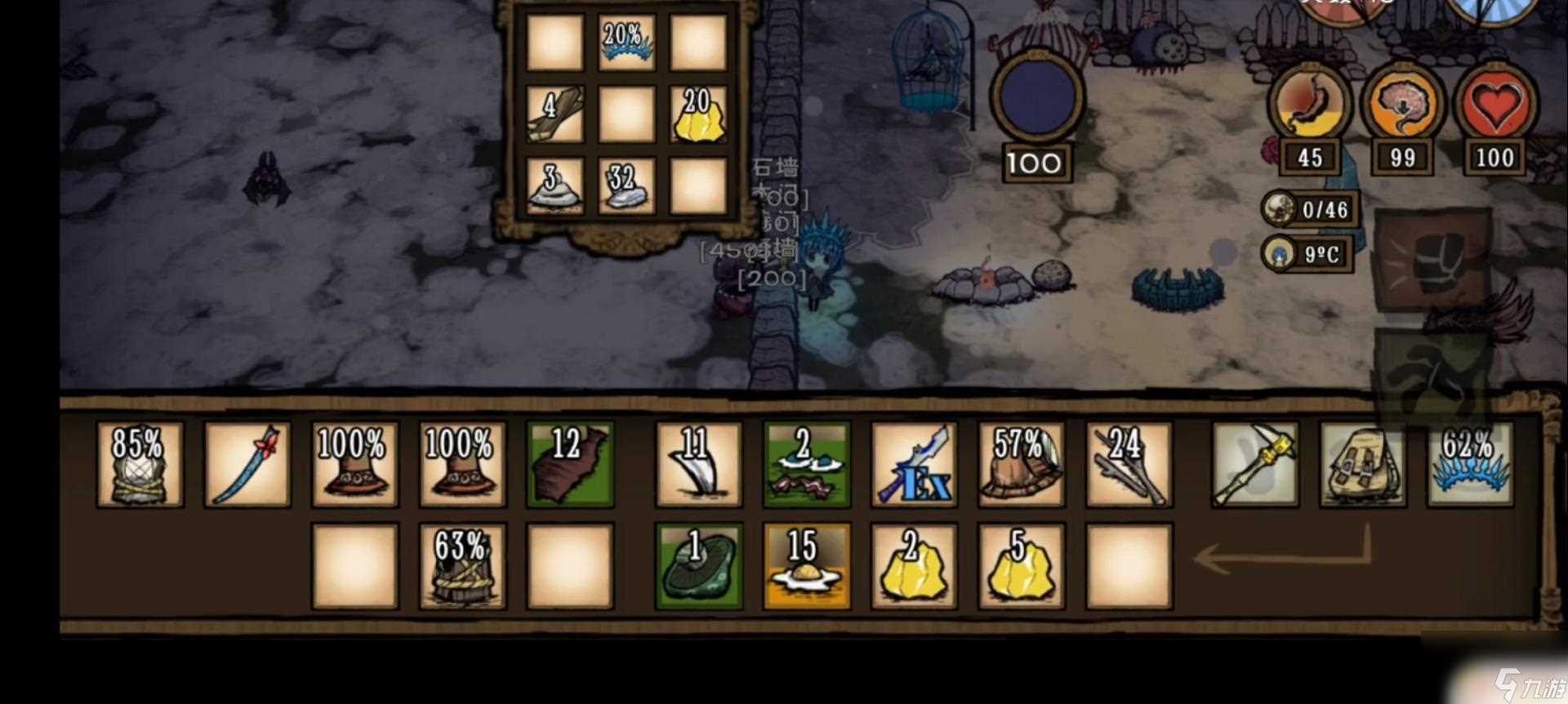
Task: Take the 20% ice crown from chest
Action: tap(626, 42)
